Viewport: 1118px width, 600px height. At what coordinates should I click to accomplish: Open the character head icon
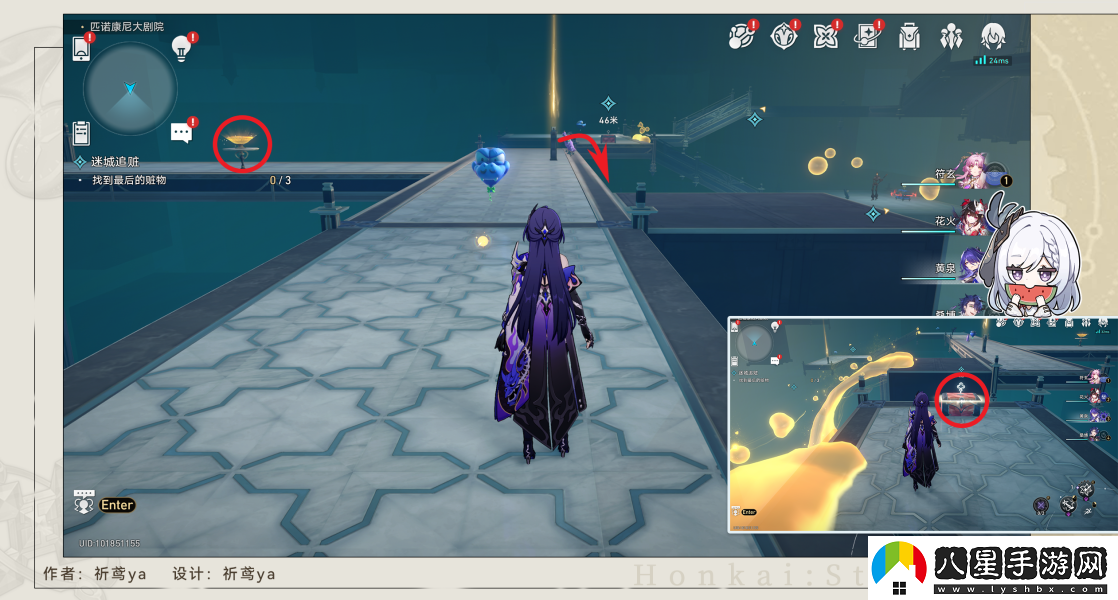coord(993,37)
